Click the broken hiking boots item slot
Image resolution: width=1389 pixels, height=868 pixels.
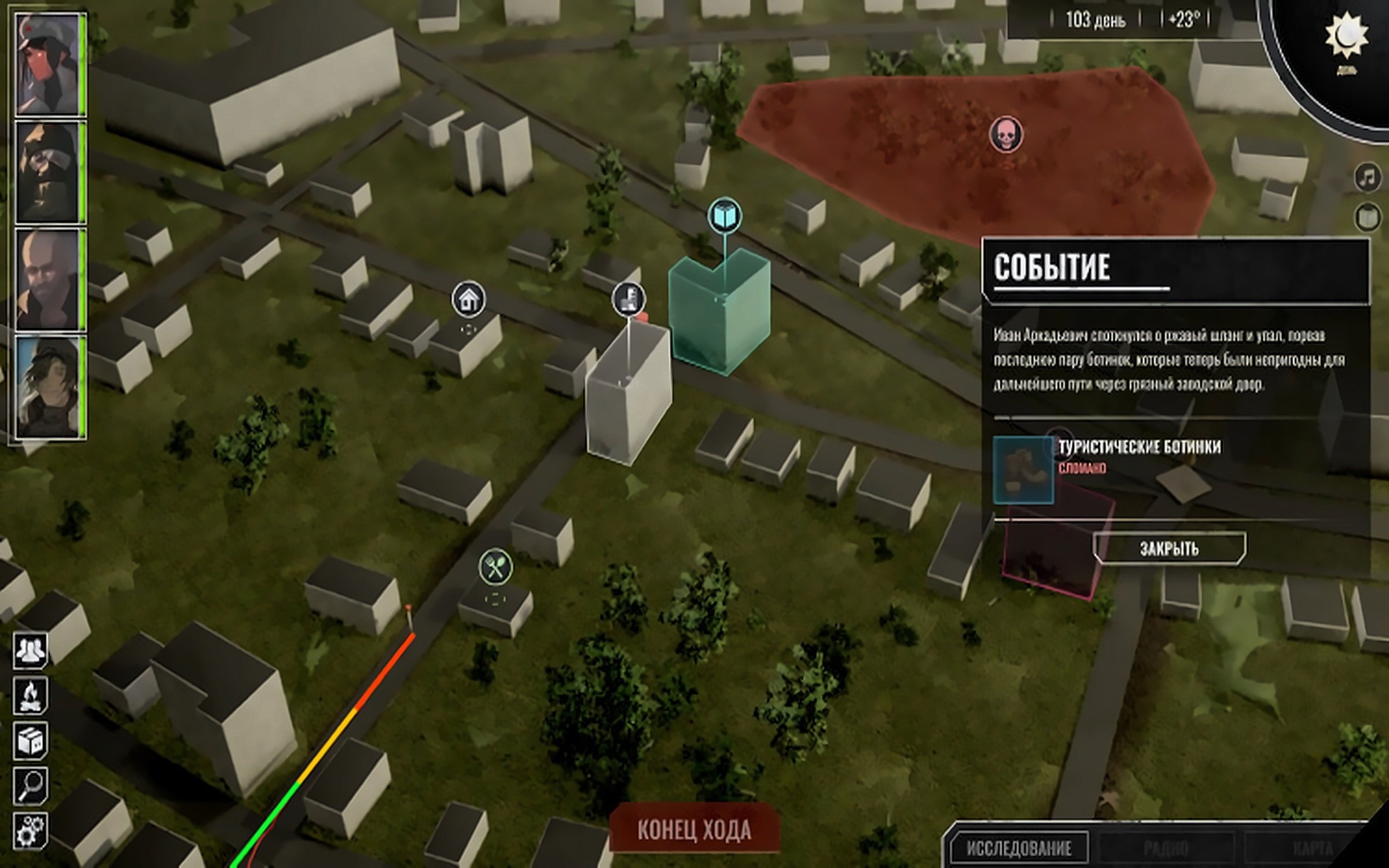pos(1023,470)
